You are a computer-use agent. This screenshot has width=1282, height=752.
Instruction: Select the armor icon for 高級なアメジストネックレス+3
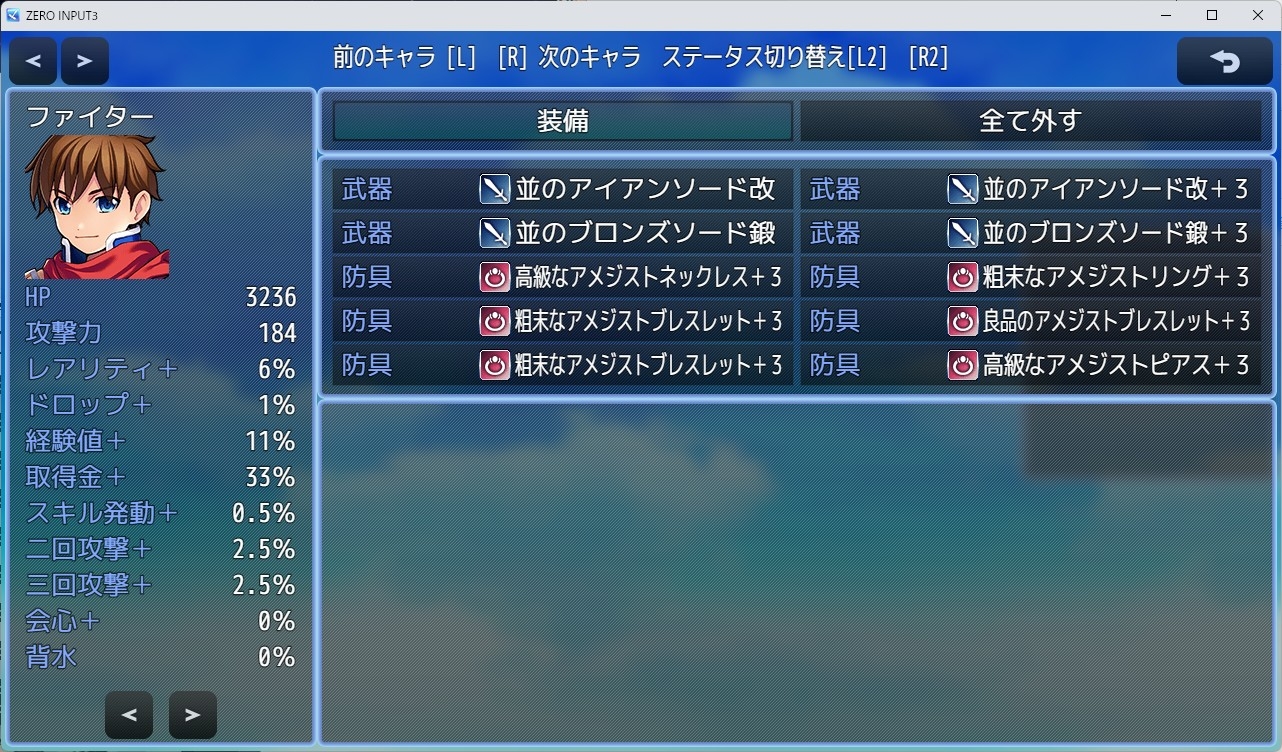pos(495,276)
